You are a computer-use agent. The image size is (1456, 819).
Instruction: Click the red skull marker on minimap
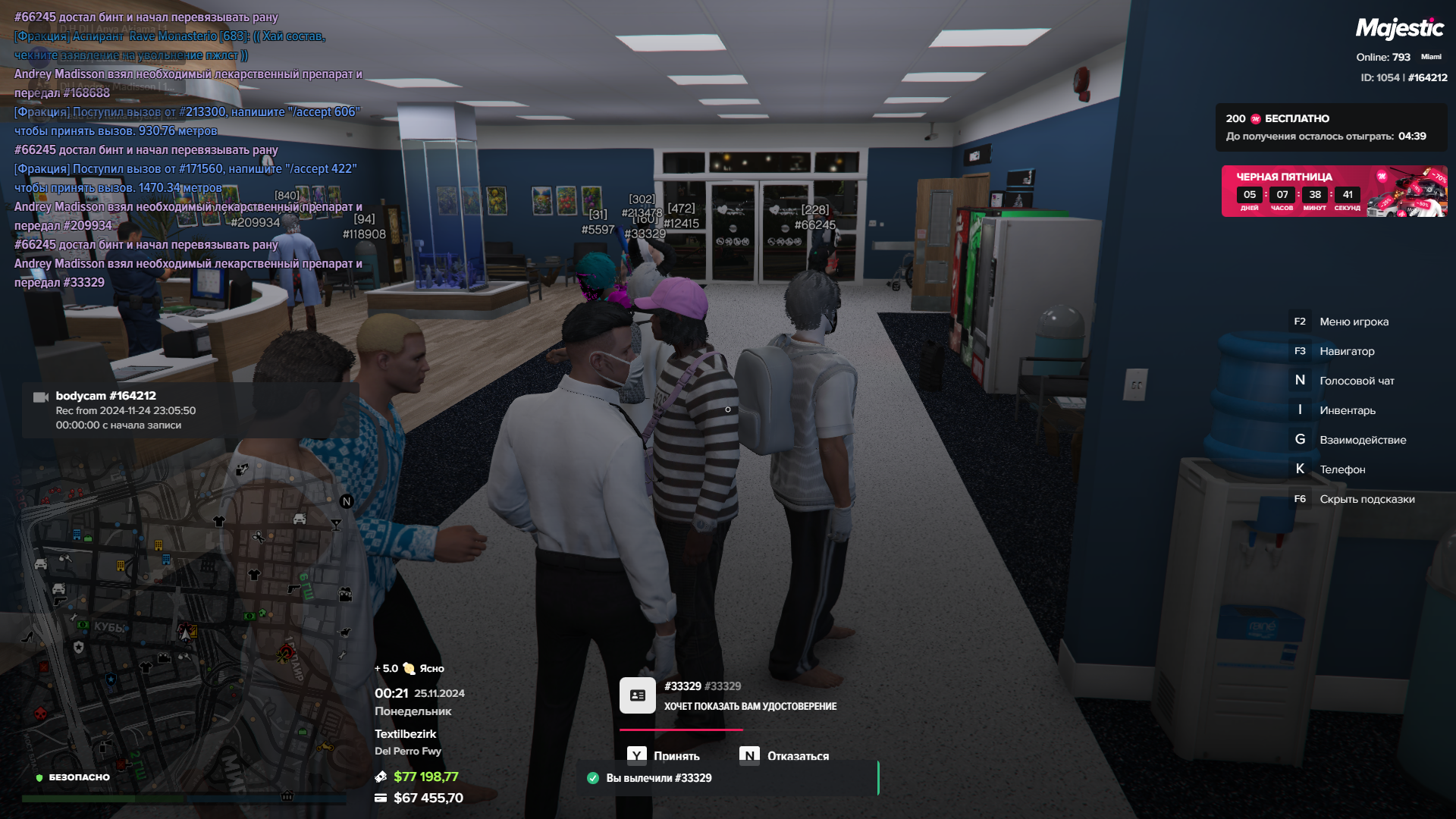pyautogui.click(x=40, y=714)
